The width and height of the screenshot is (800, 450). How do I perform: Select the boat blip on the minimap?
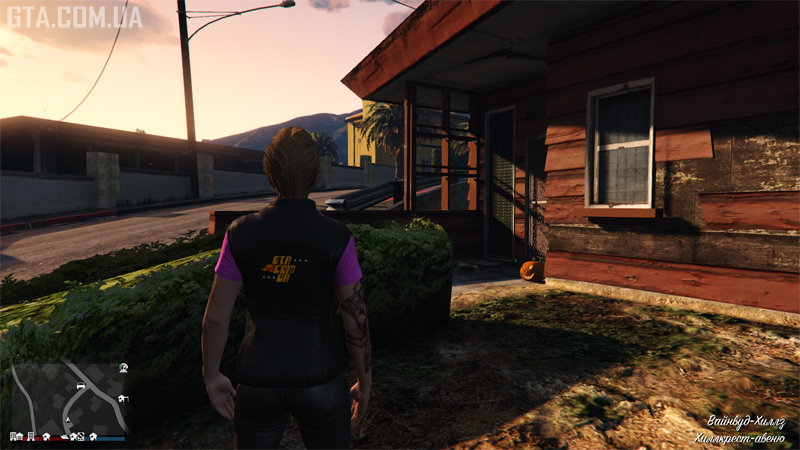pos(64,437)
